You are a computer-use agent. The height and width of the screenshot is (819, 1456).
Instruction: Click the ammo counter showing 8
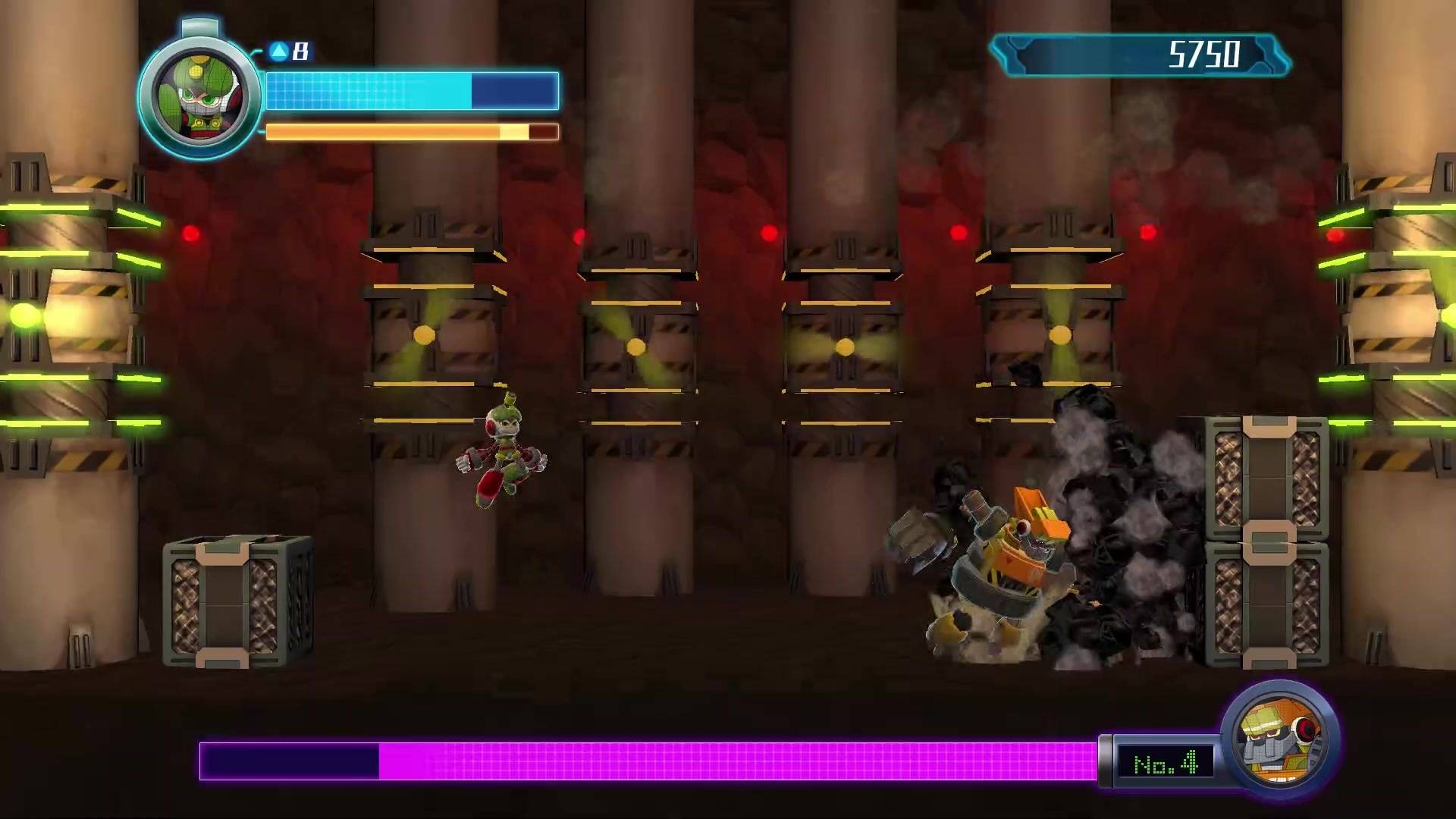pyautogui.click(x=299, y=52)
